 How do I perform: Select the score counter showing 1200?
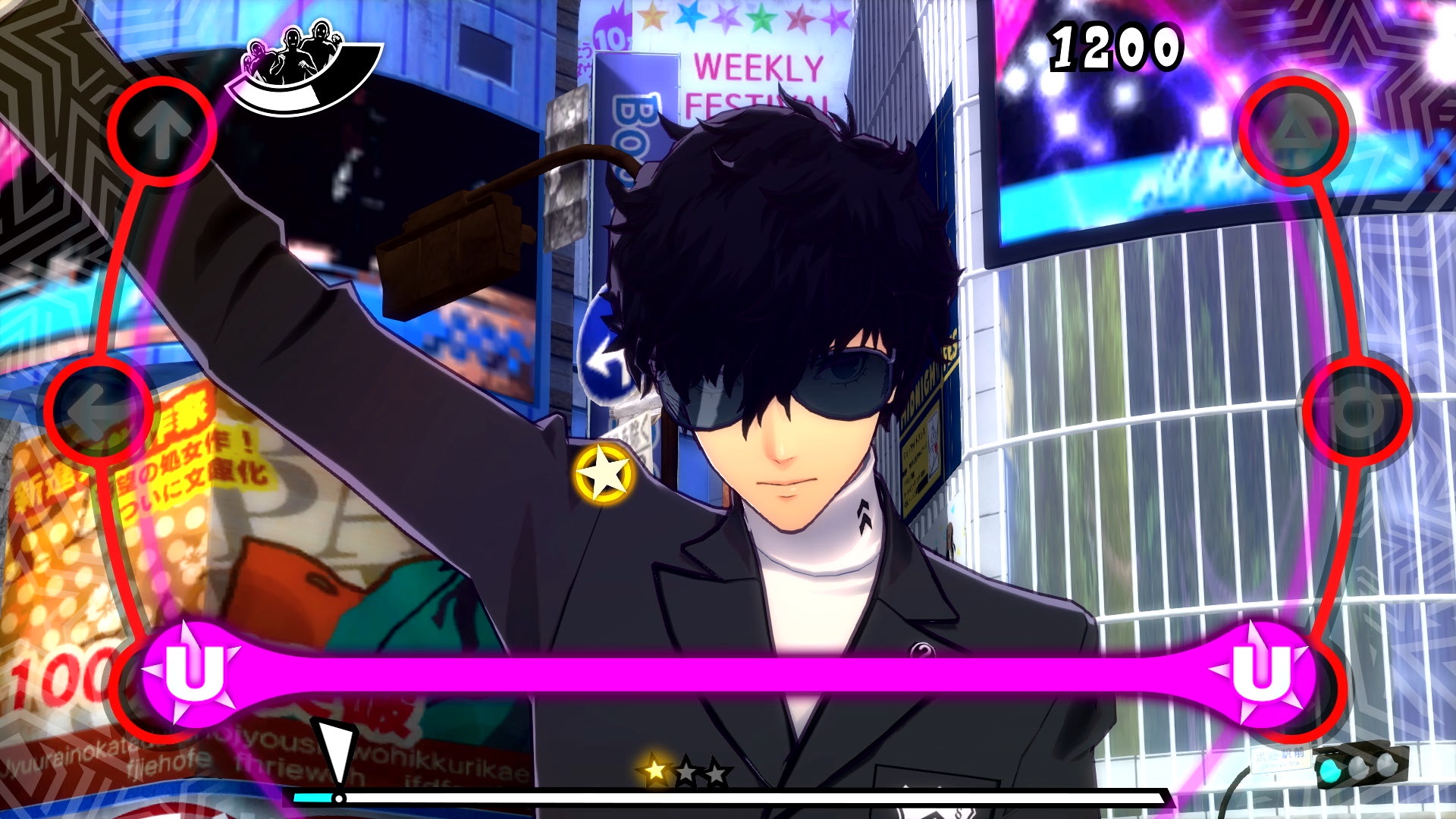(x=1116, y=47)
